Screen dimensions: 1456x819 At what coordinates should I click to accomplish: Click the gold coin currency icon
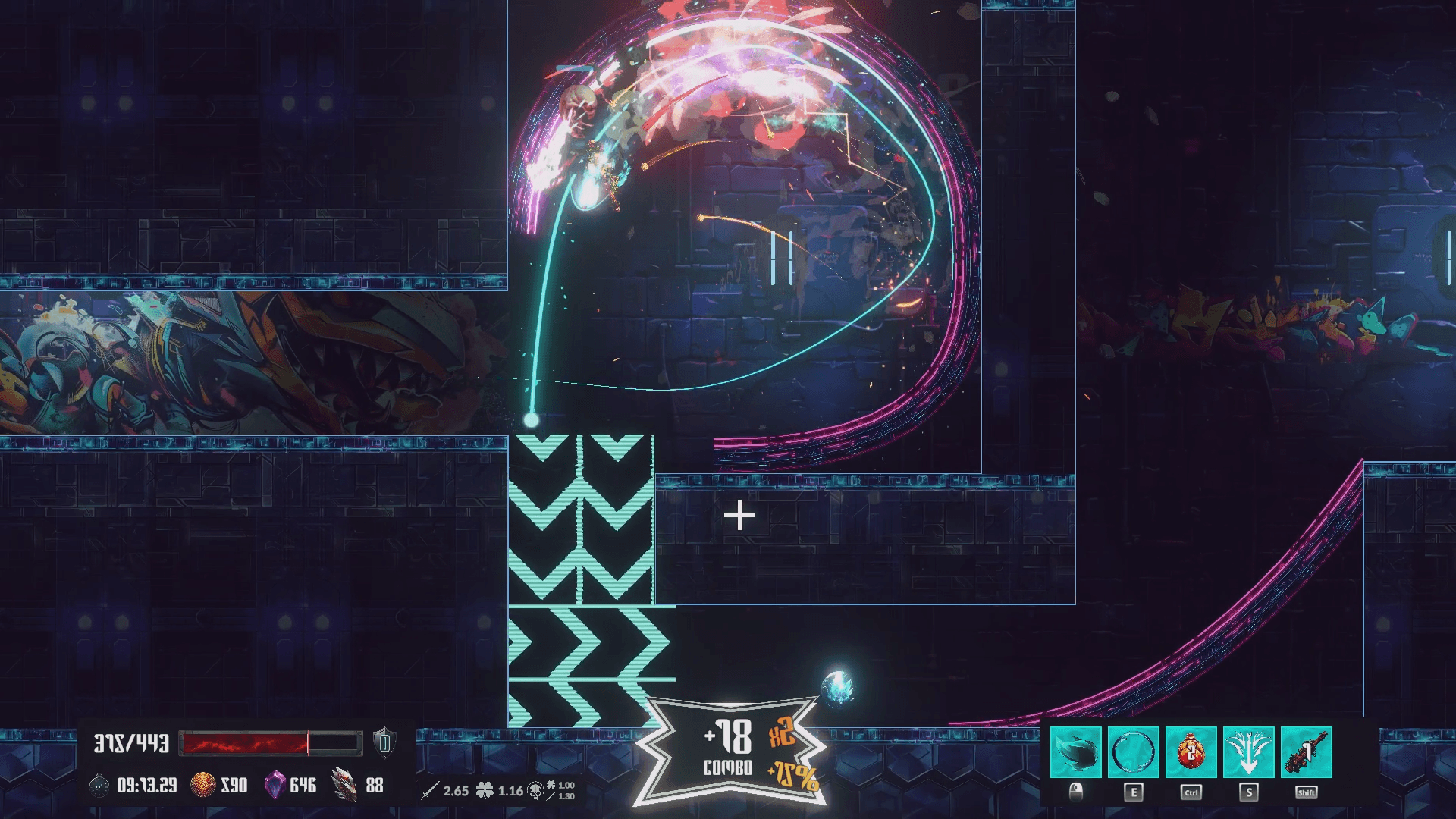coord(202,785)
